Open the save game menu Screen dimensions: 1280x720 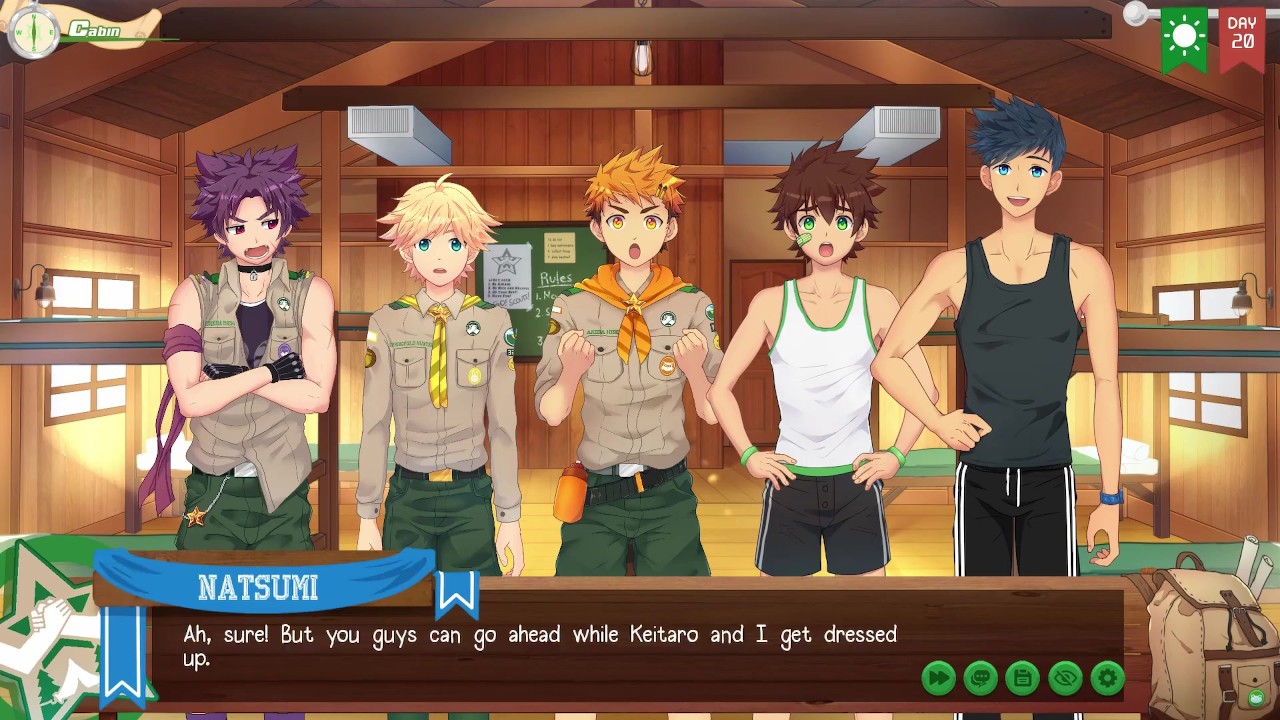[x=1022, y=678]
